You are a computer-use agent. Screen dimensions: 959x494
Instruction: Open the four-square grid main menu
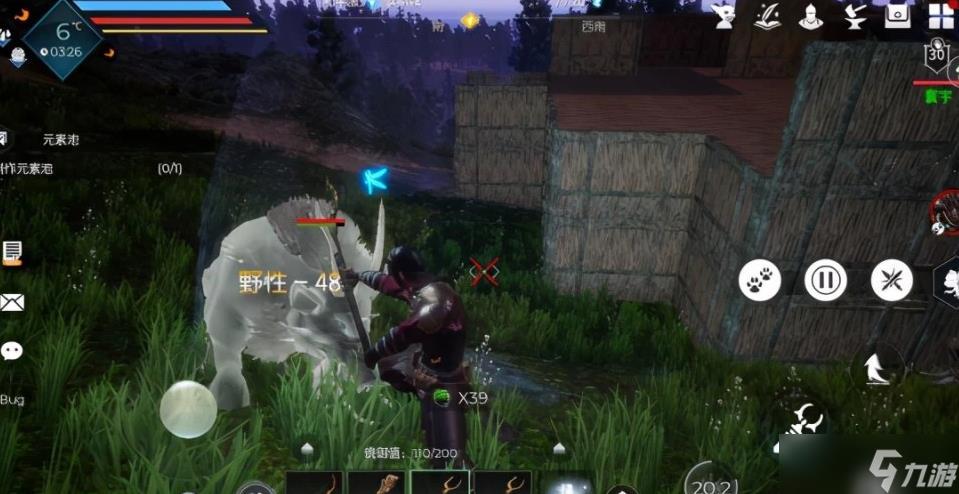click(941, 15)
